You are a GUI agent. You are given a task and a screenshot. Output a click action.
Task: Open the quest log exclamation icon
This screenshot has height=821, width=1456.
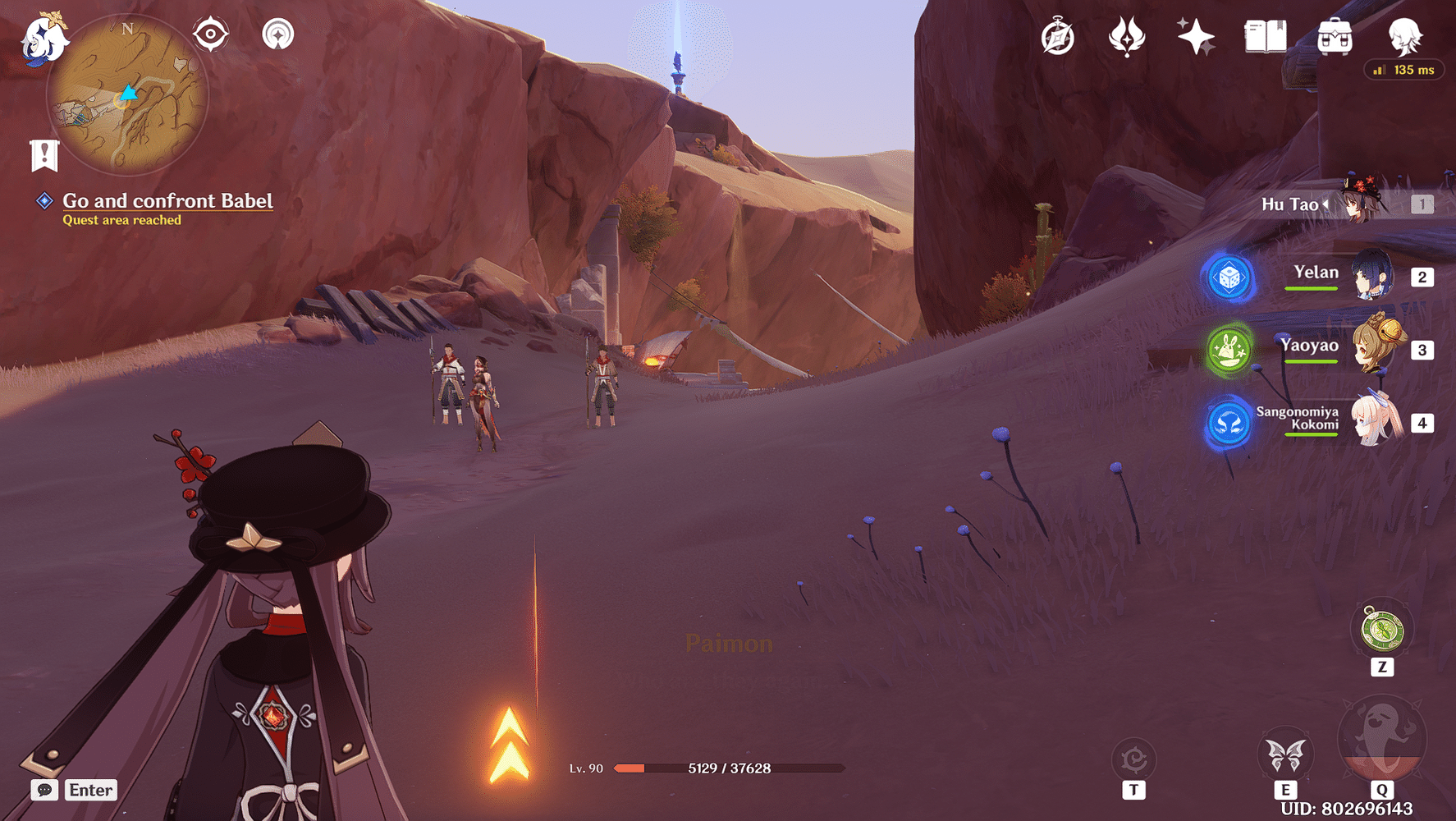44,154
